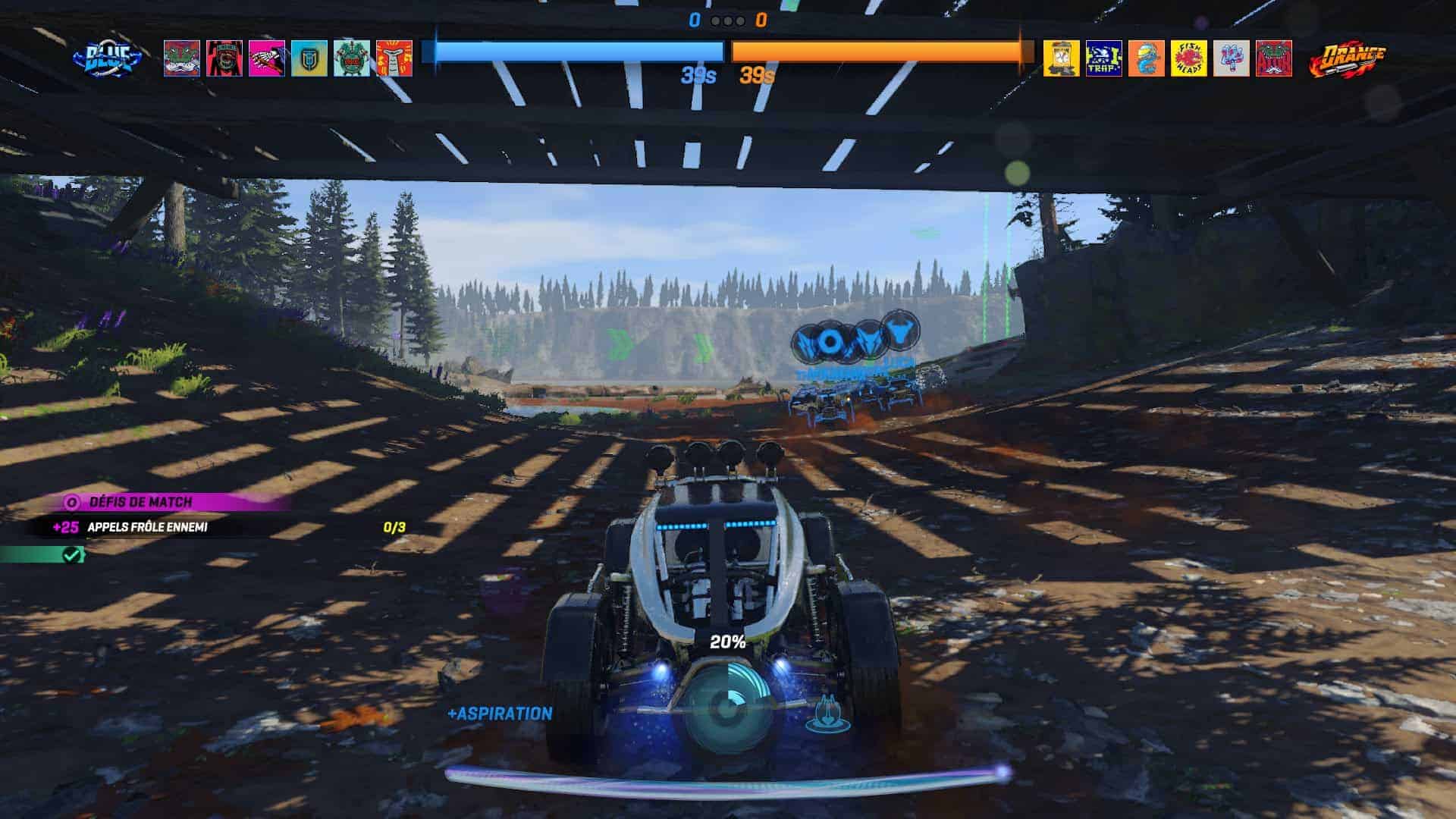Select the Trap player emblem

pyautogui.click(x=1103, y=58)
